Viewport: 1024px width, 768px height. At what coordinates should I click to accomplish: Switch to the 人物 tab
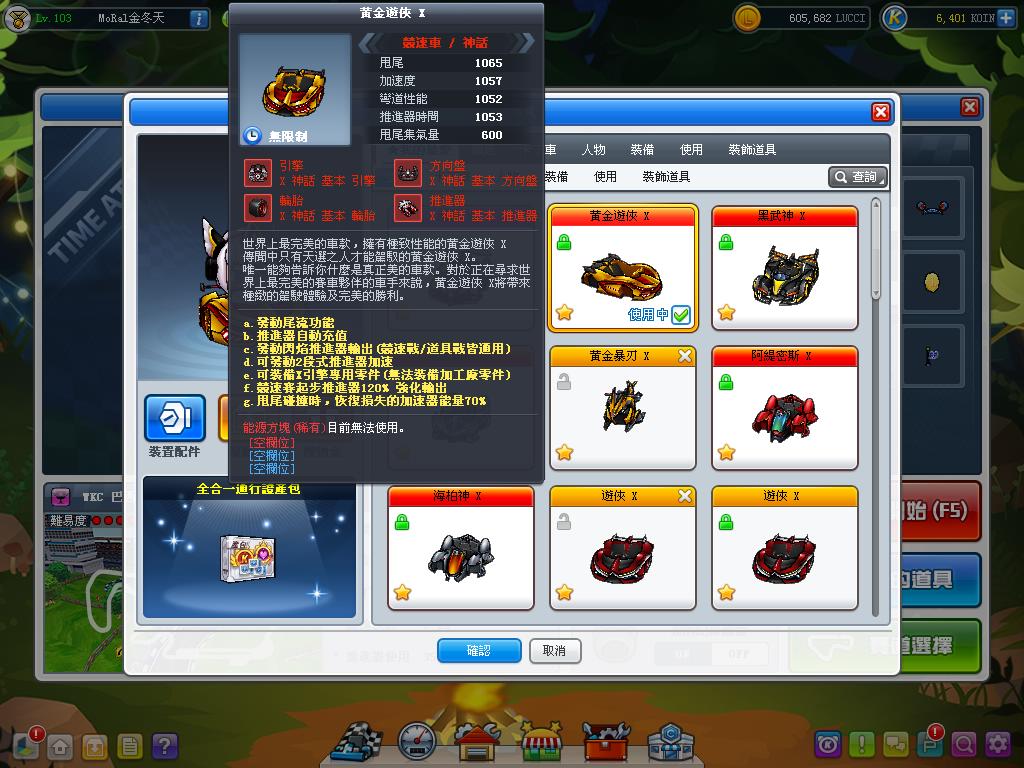tap(592, 150)
